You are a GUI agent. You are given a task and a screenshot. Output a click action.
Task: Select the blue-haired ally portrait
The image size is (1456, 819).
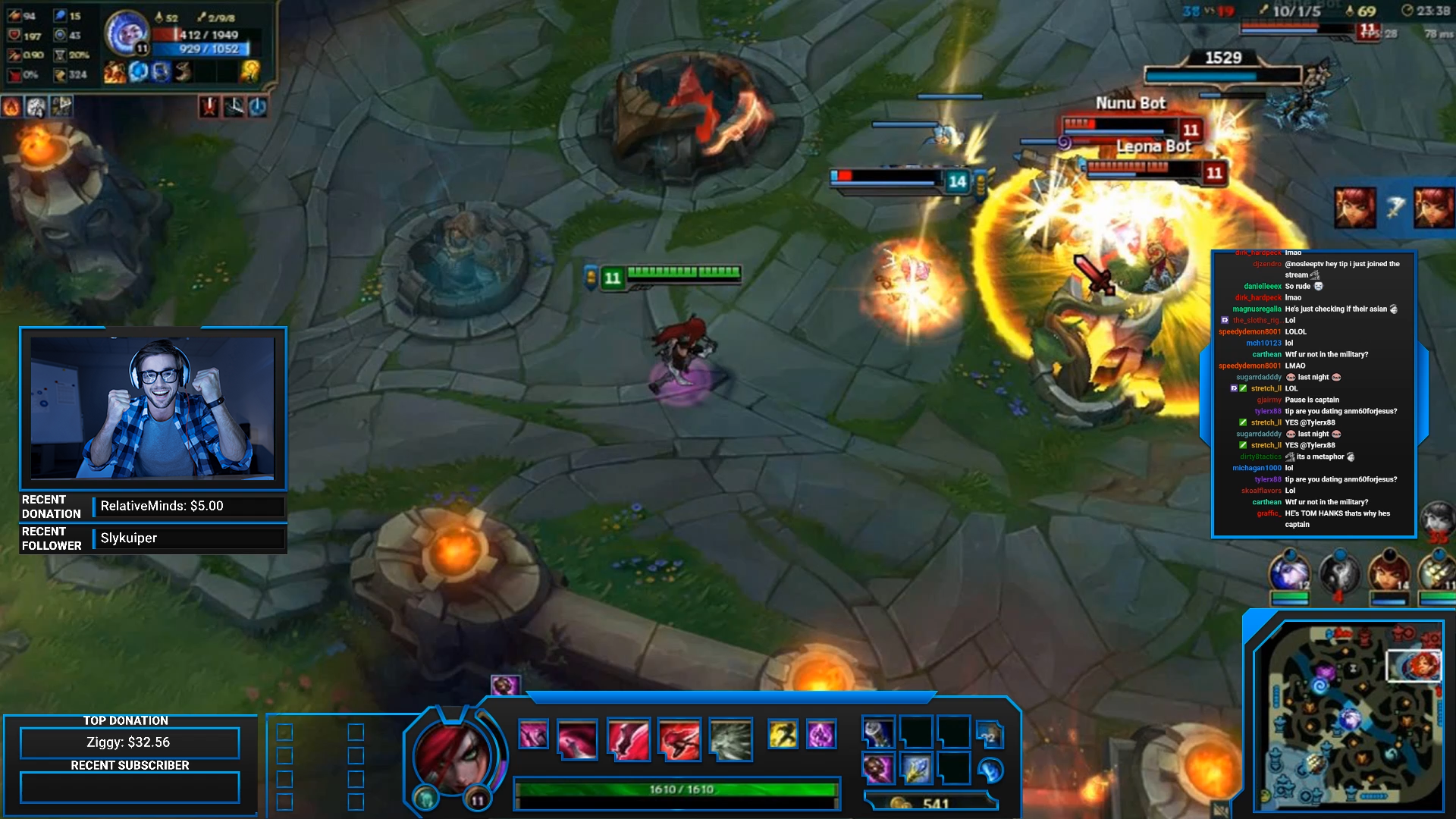pos(1289,573)
